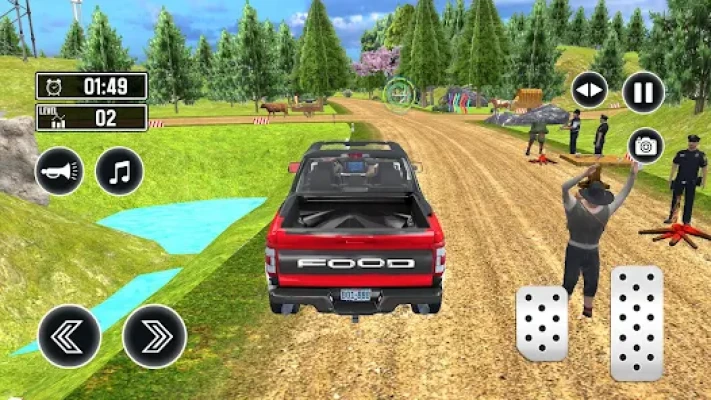Switch the camera view
Viewport: 711px width, 400px height.
(645, 146)
